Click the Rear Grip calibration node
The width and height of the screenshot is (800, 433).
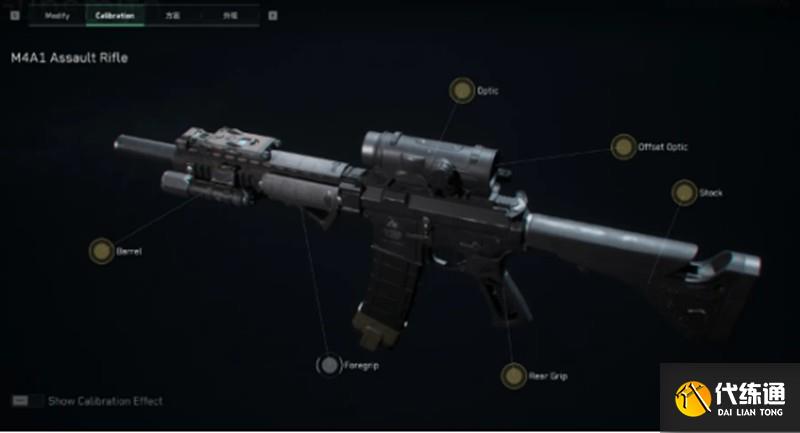pyautogui.click(x=513, y=376)
